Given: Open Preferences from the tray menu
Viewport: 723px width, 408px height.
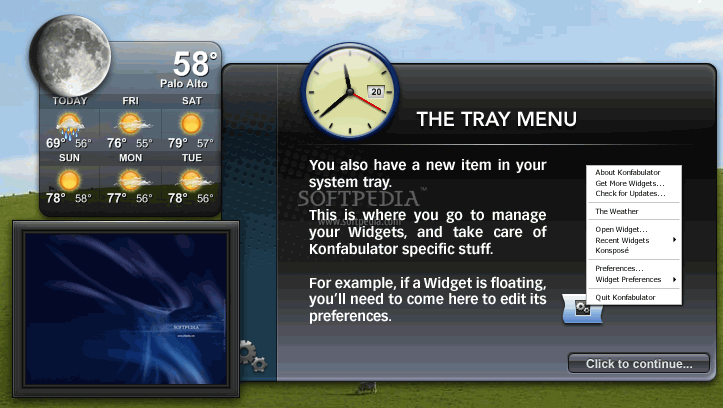Looking at the screenshot, I should [x=619, y=268].
